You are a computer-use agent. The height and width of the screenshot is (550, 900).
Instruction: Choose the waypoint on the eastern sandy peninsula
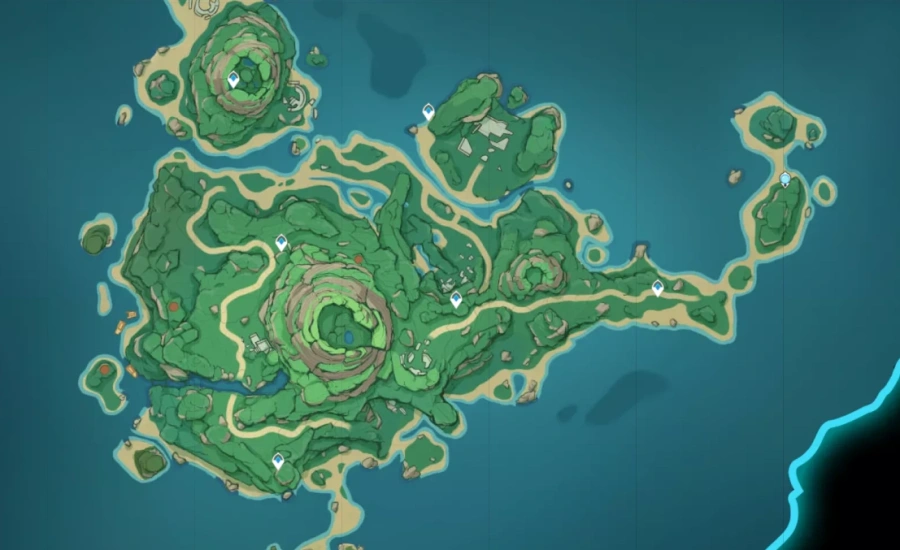pos(658,288)
